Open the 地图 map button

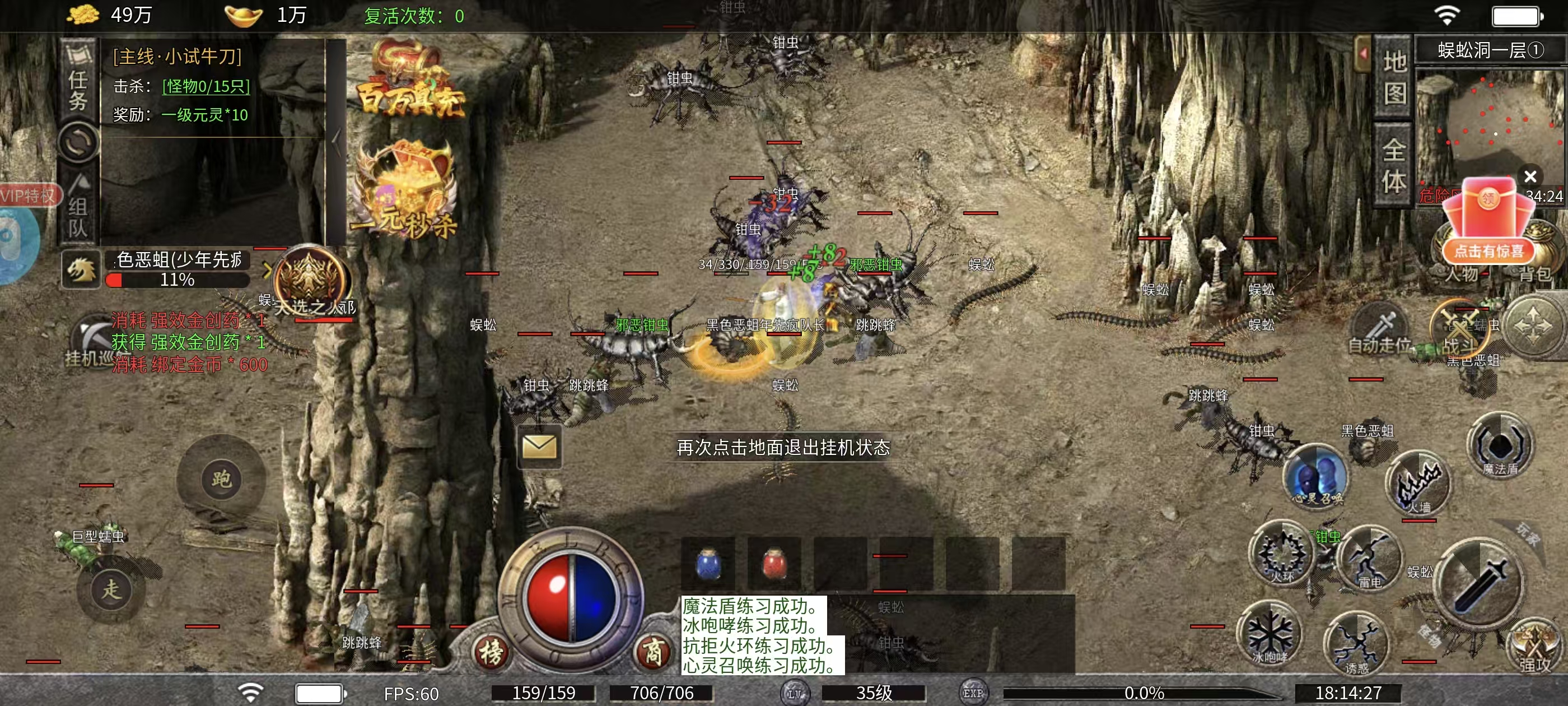coord(1394,77)
